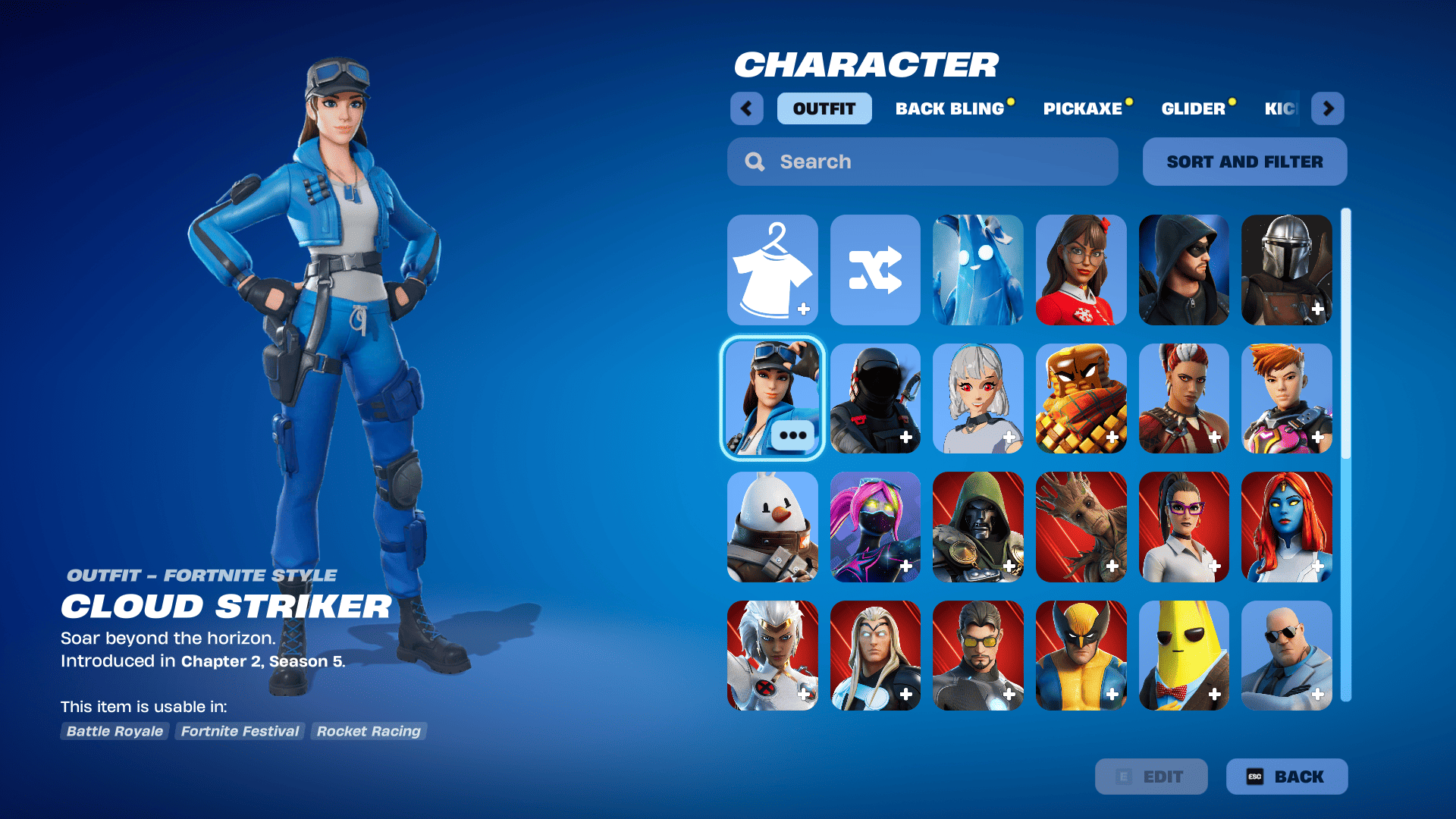The width and height of the screenshot is (1456, 819).
Task: Click the Outfit tab
Action: 824,108
